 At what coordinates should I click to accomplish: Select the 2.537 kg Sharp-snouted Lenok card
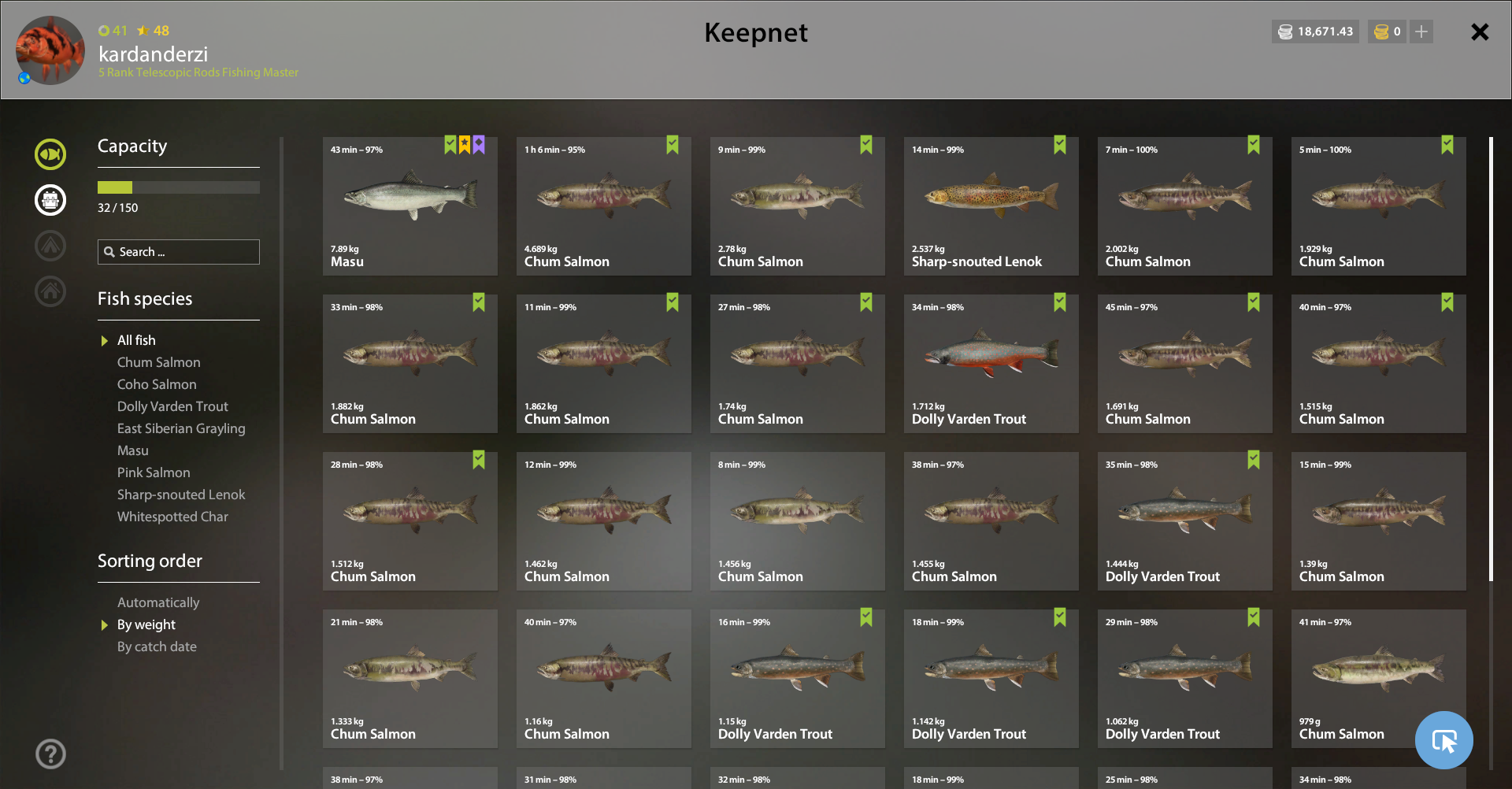coord(991,206)
